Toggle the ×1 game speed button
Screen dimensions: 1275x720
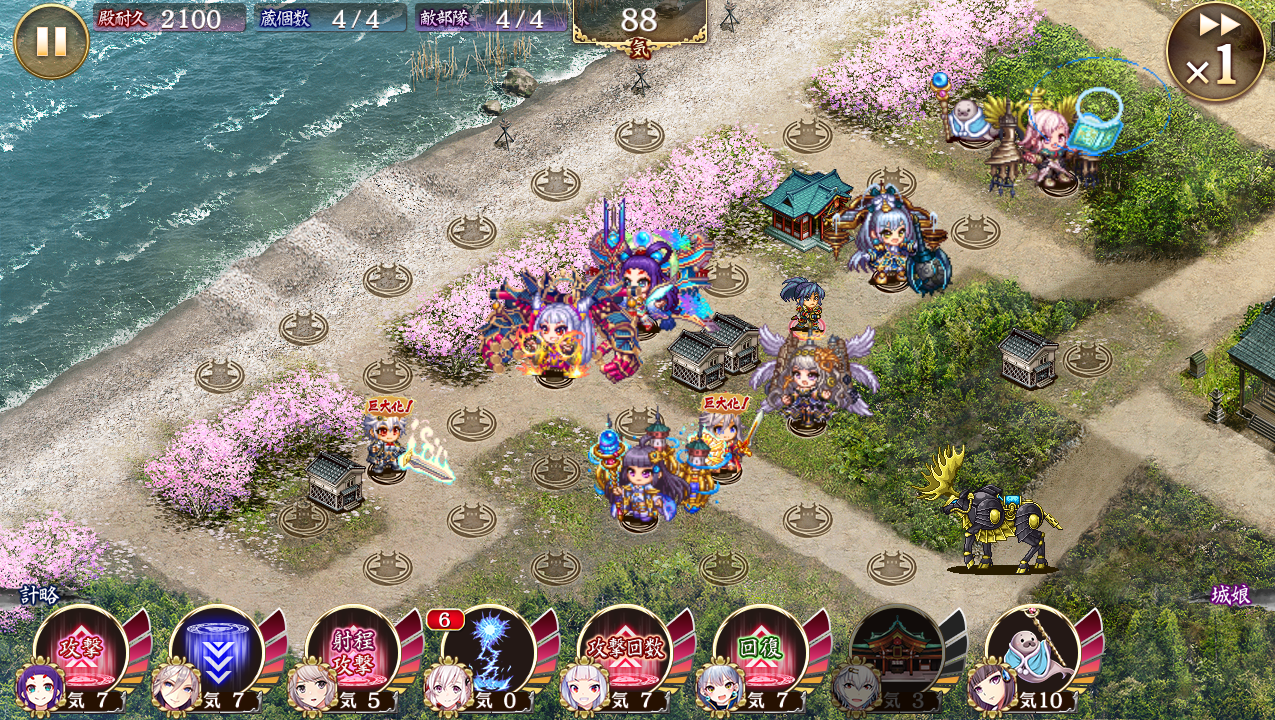[1215, 52]
